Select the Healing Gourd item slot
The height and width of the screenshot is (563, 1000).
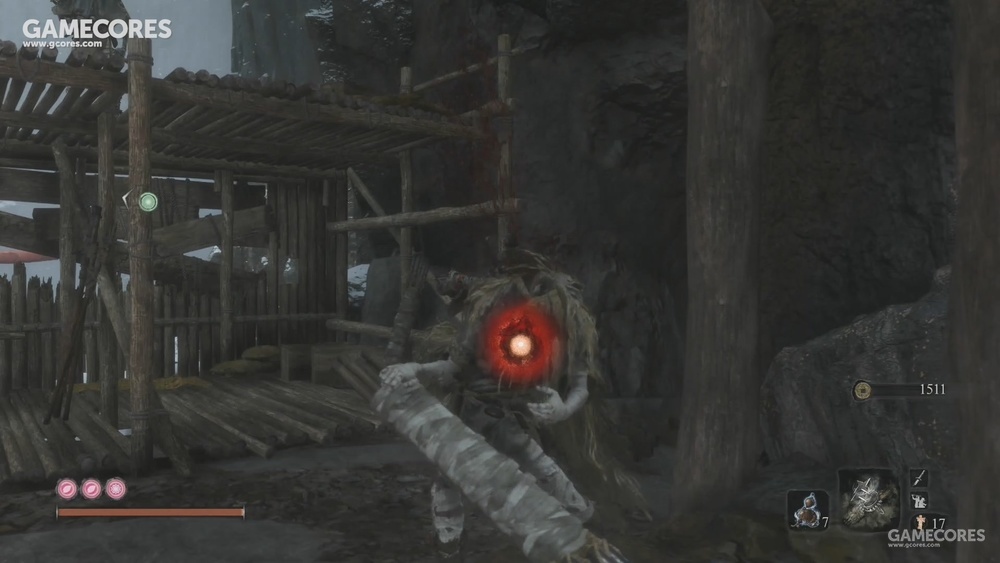pyautogui.click(x=806, y=509)
